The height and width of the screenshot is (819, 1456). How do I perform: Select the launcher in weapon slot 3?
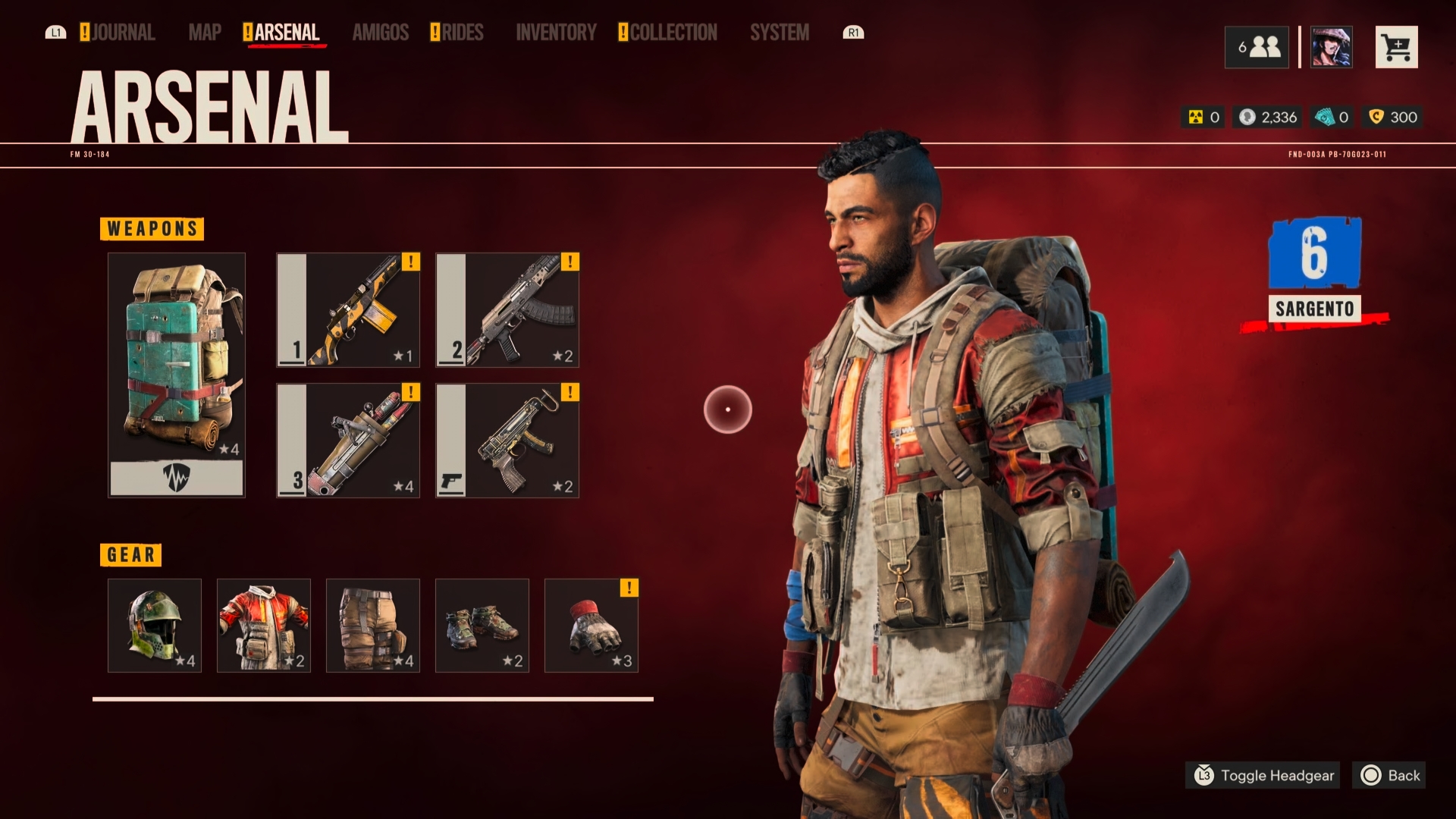pyautogui.click(x=347, y=440)
